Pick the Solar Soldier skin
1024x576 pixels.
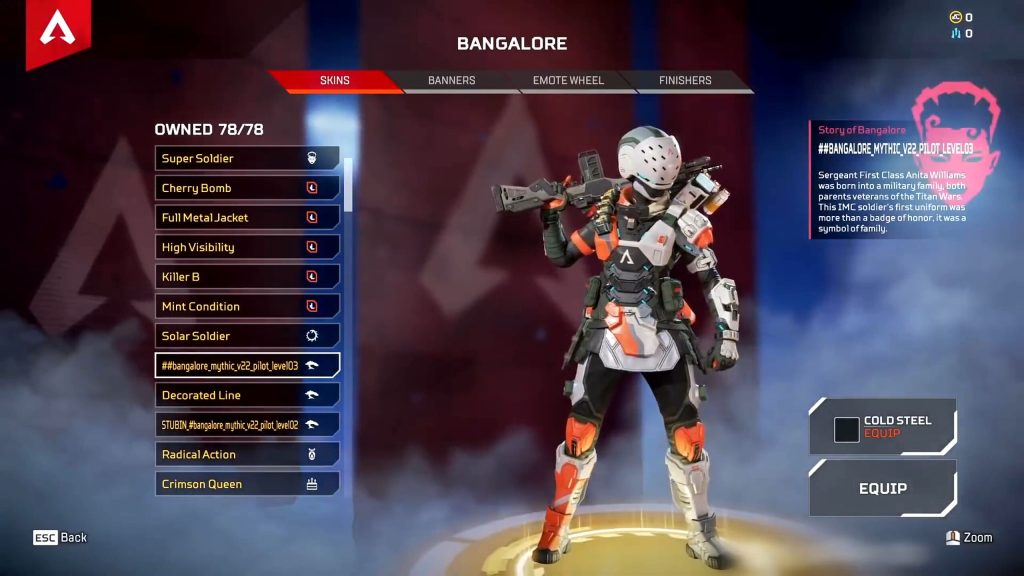click(247, 336)
